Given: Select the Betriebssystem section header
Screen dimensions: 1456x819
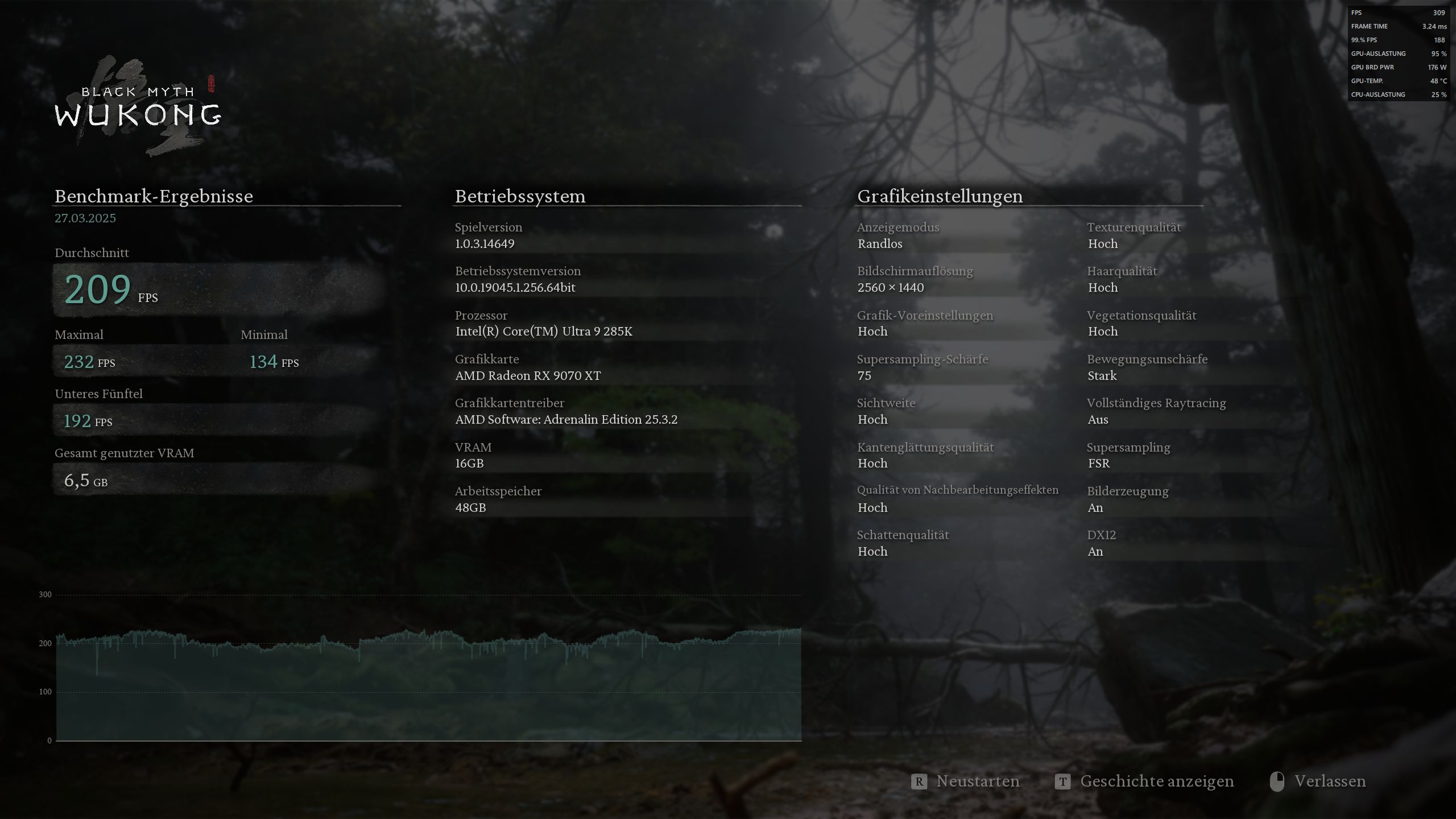Looking at the screenshot, I should pyautogui.click(x=519, y=196).
